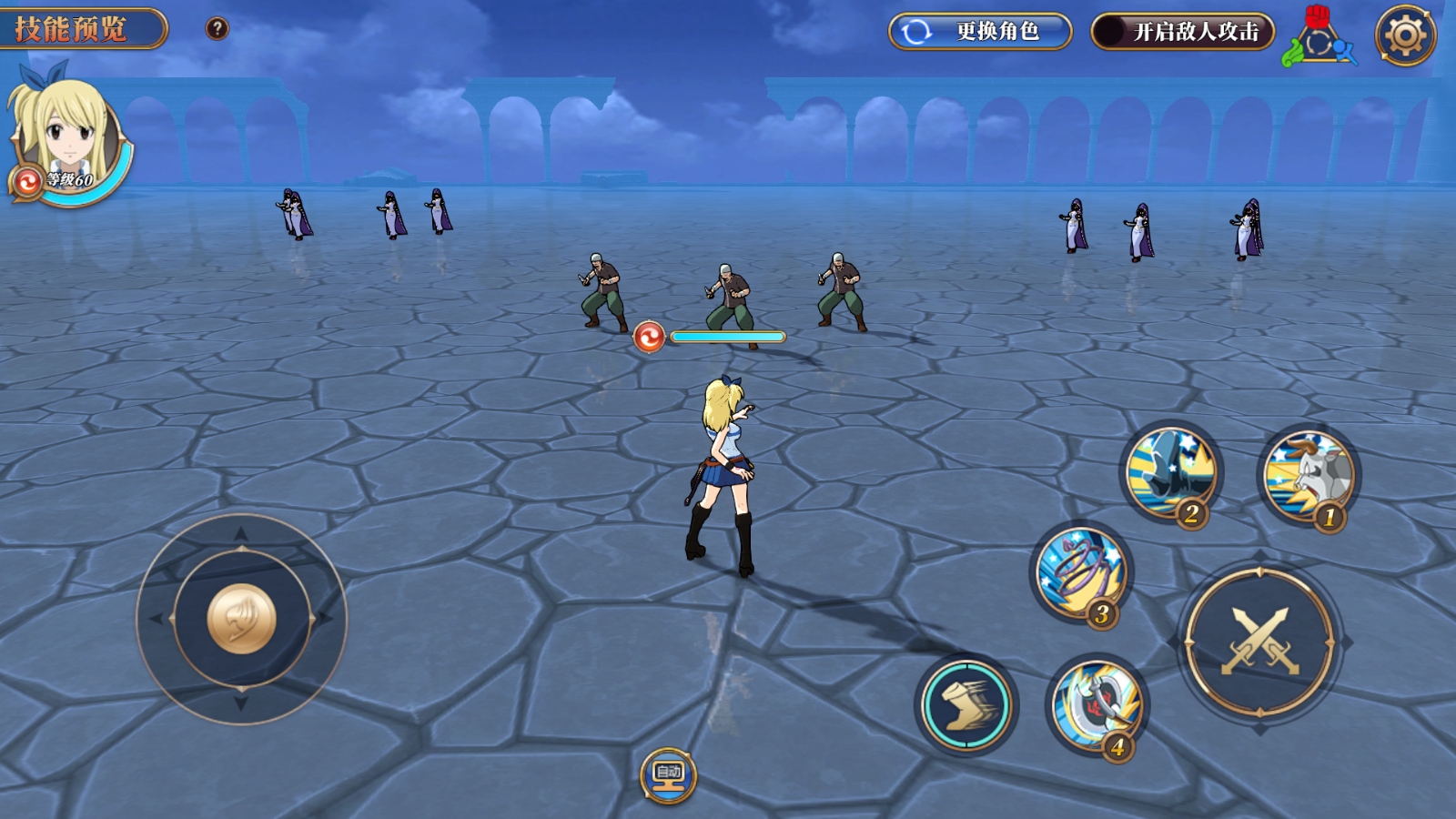Screen dimensions: 1456x819
Task: Tap the crossed swords basic attack
Action: pos(1260,642)
